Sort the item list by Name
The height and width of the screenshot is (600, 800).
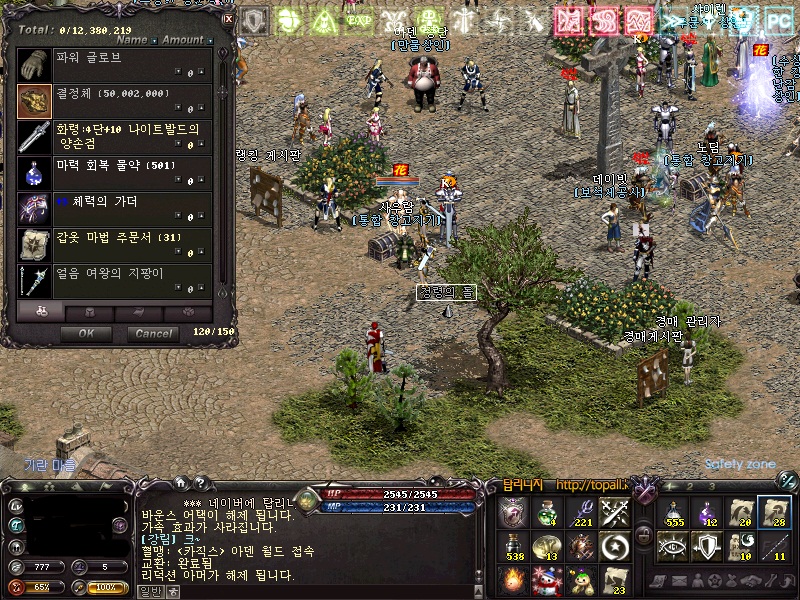131,40
